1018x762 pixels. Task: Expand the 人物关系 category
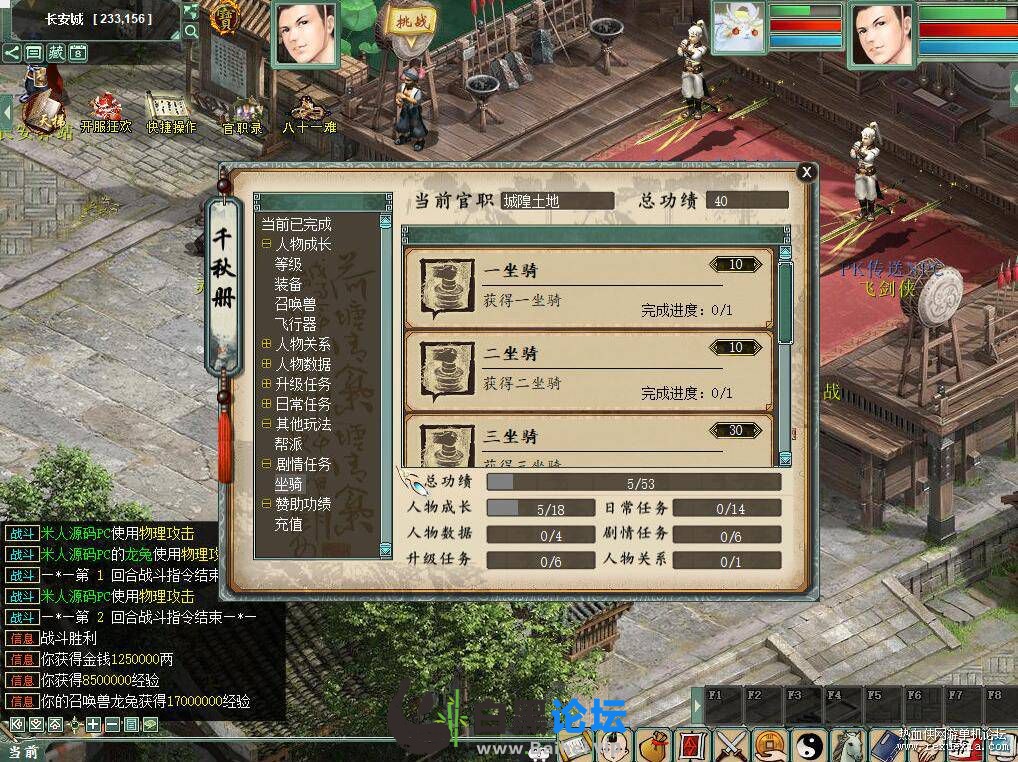pos(267,345)
